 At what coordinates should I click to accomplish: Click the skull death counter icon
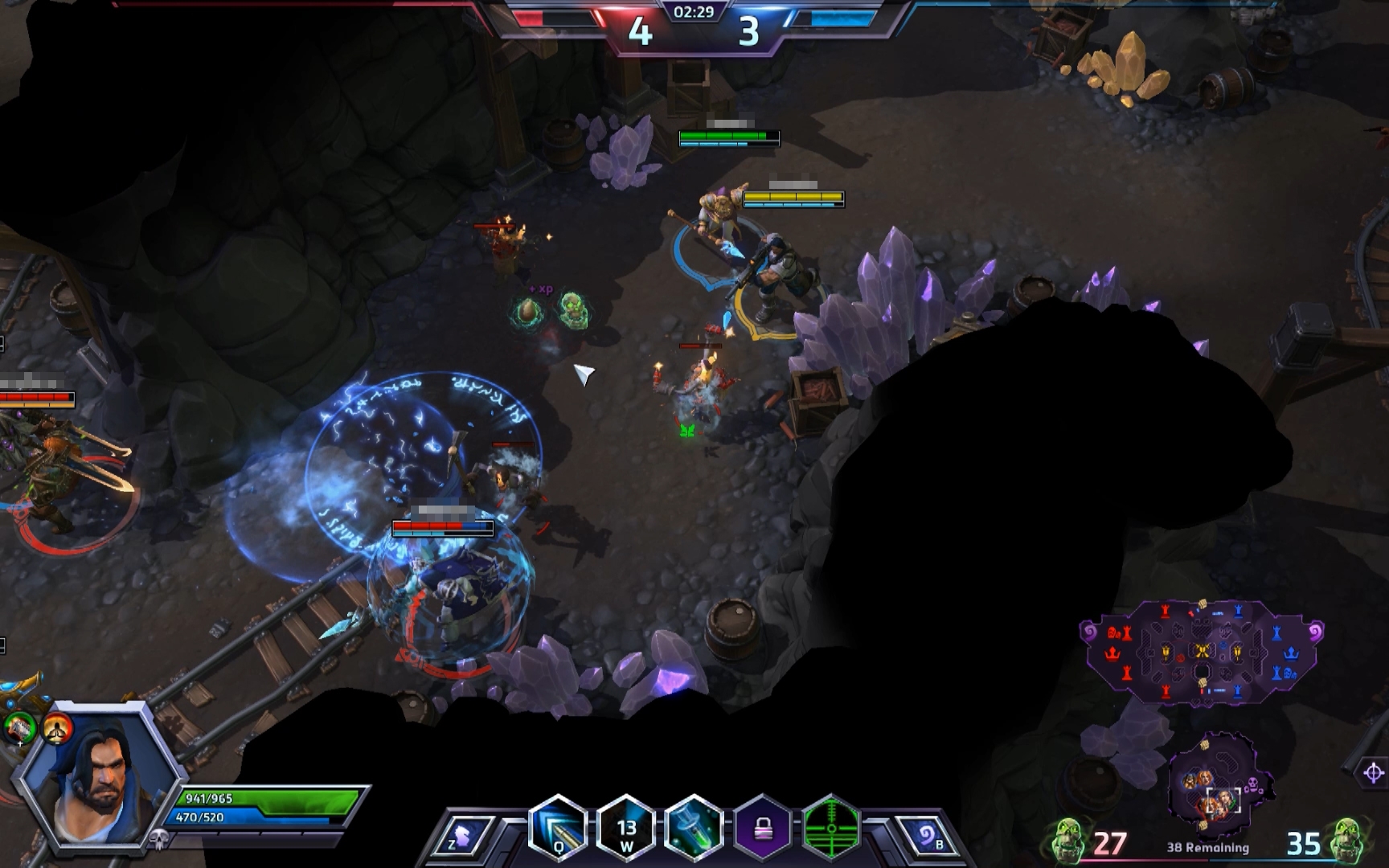click(x=158, y=840)
